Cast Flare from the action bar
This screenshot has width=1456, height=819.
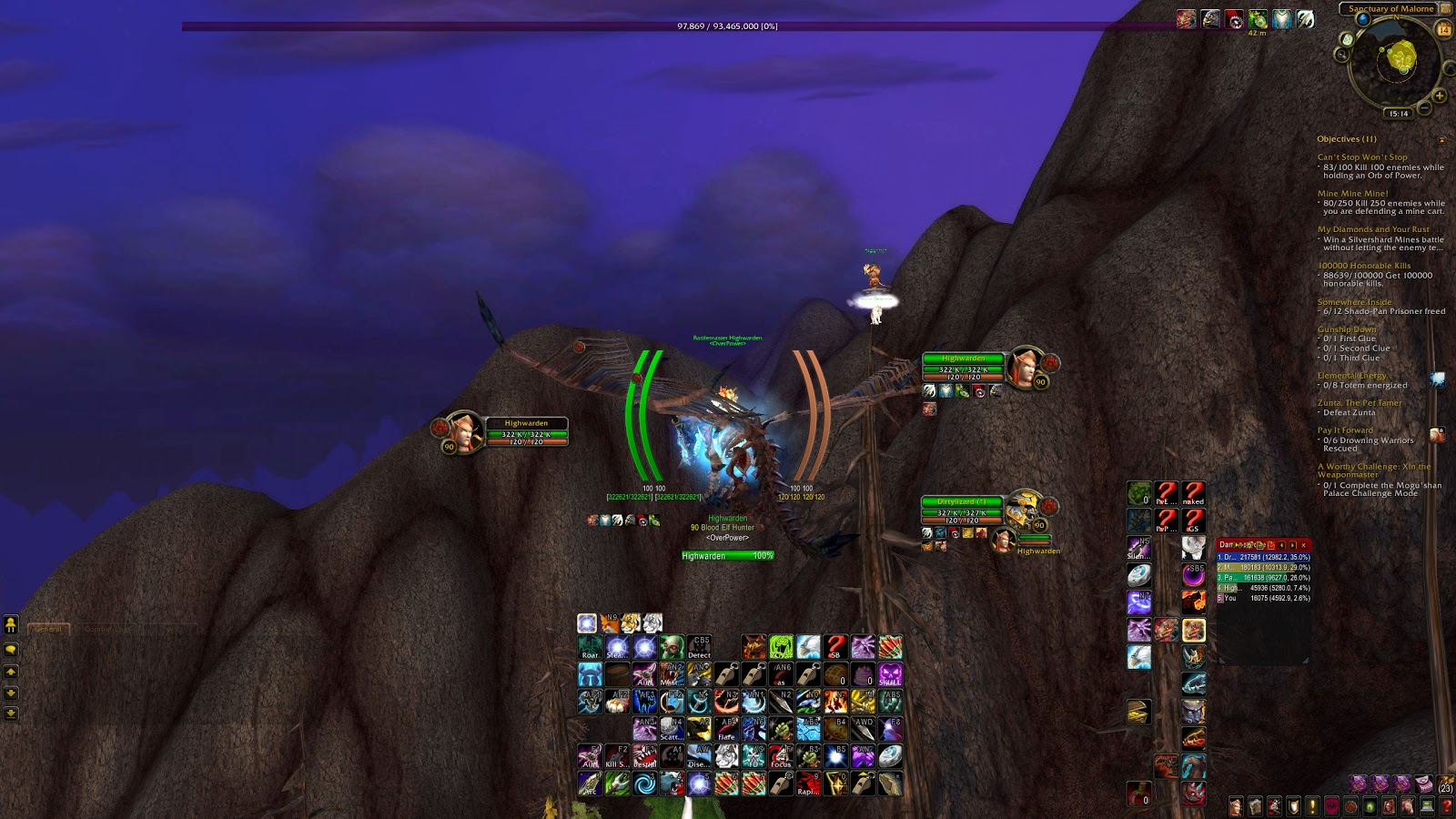tap(727, 730)
